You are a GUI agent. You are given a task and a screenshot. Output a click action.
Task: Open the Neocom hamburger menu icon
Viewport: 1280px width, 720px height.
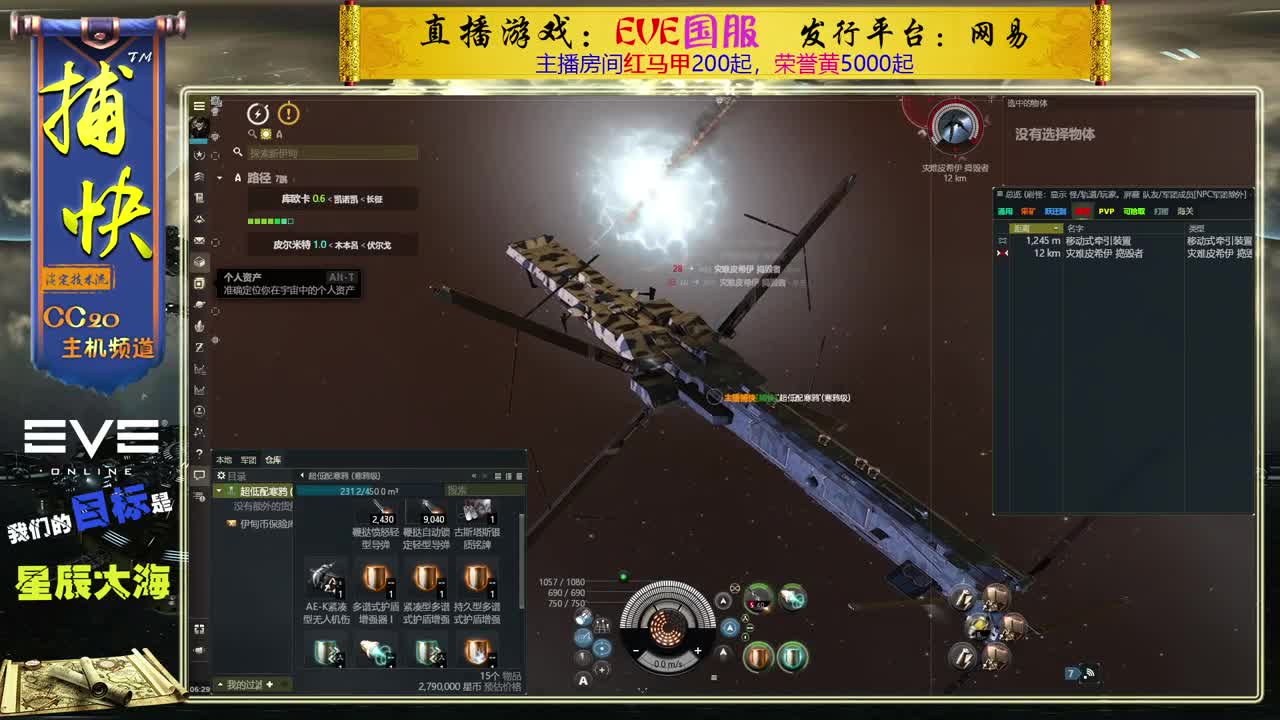(x=199, y=105)
